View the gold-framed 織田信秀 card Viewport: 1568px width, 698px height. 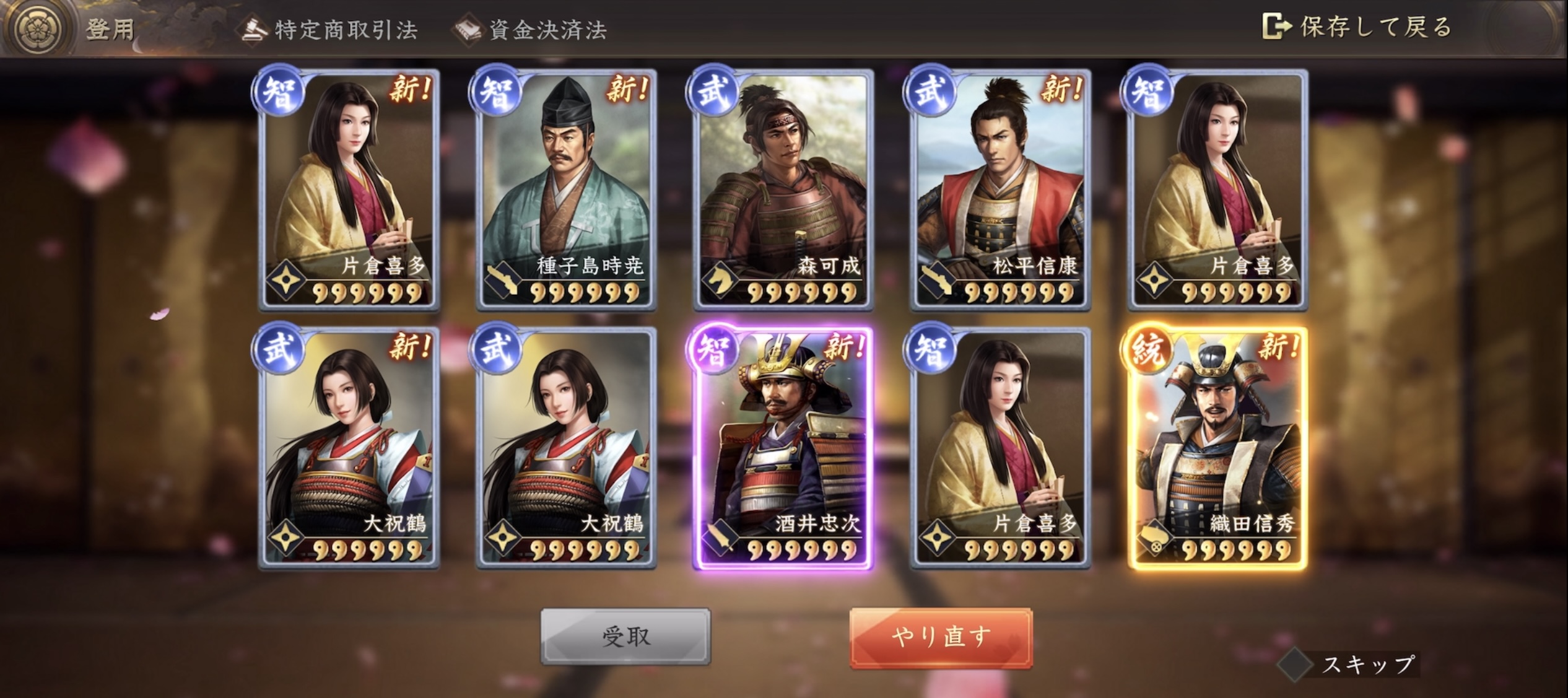pos(1217,448)
